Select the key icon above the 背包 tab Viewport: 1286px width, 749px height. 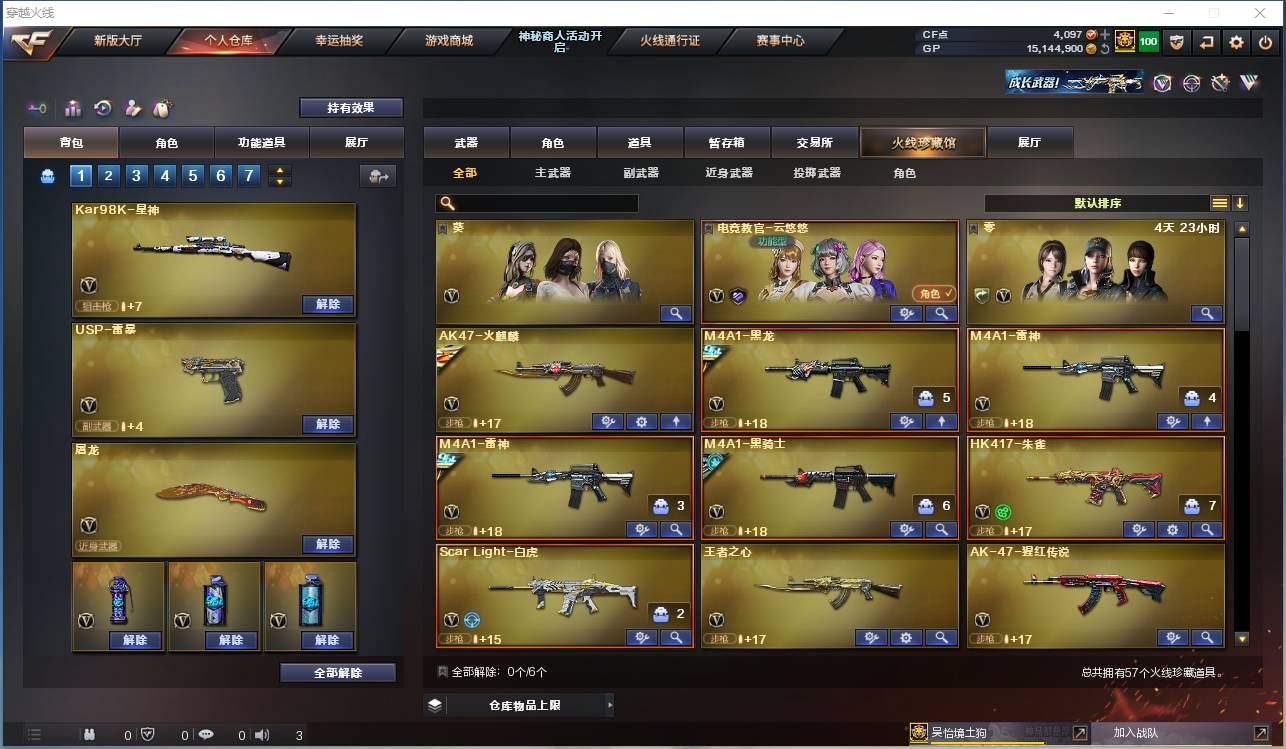tap(37, 108)
